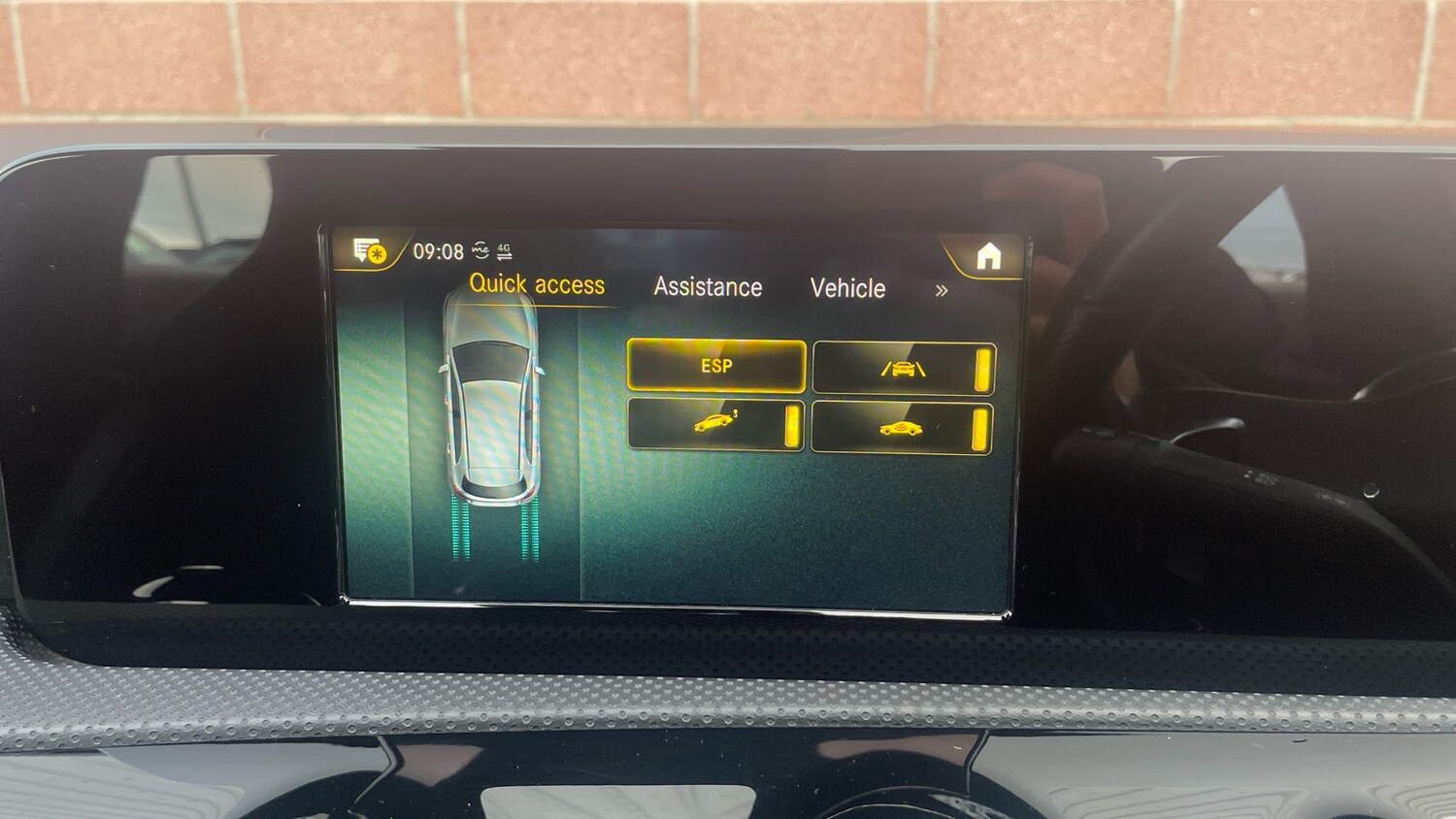Toggle the tow bar function switch
This screenshot has width=1456, height=819.
pyautogui.click(x=791, y=424)
